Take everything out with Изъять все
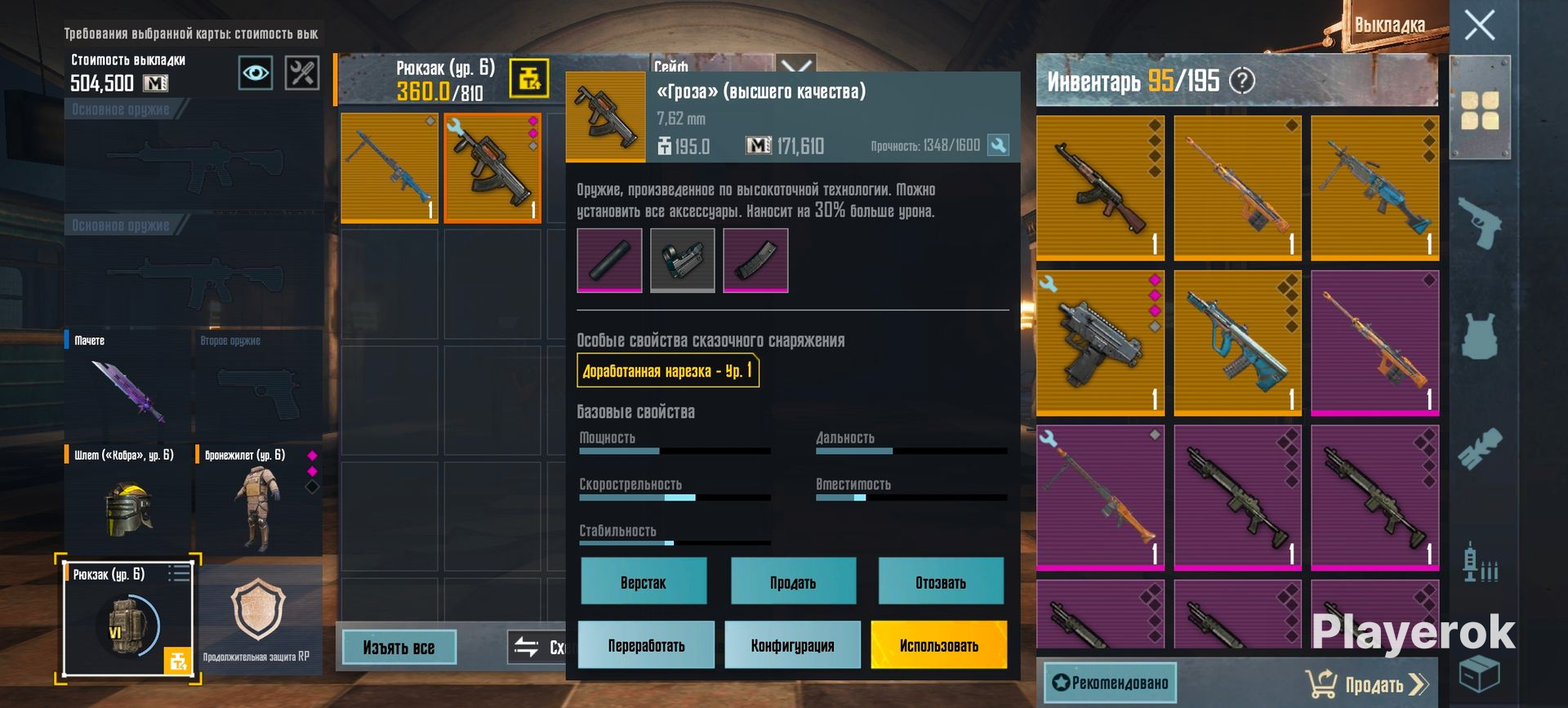The image size is (1568, 708). click(x=399, y=648)
